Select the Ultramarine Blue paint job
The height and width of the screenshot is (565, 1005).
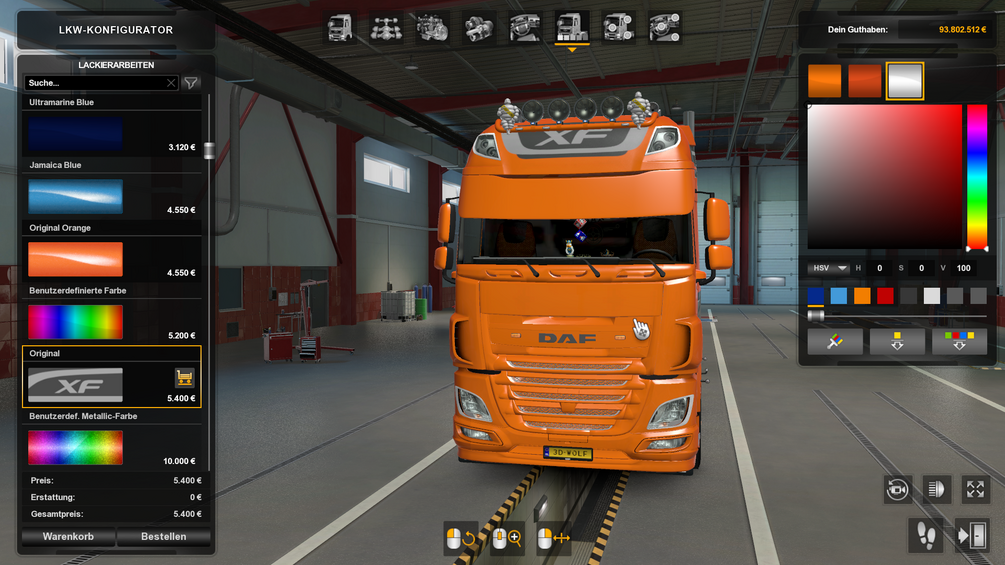point(76,134)
